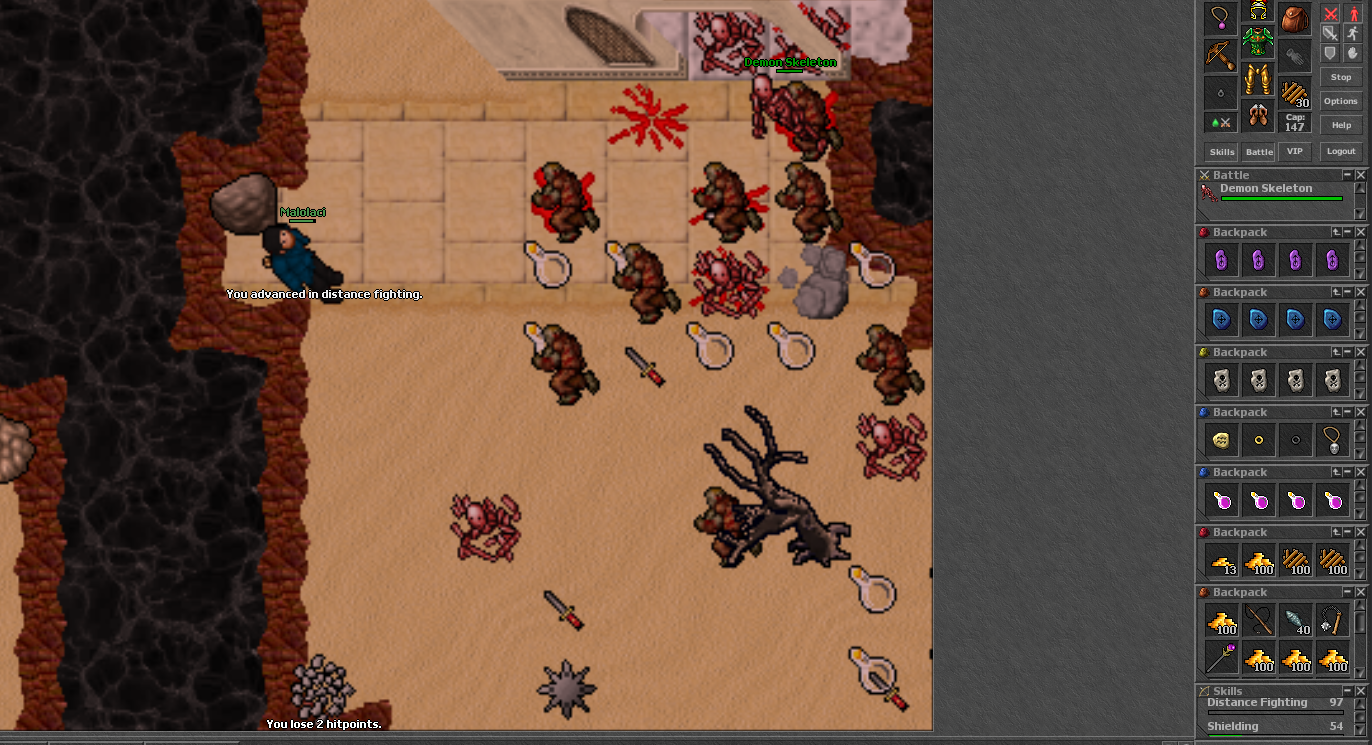Select the 30 bolts ammunition slot
The image size is (1372, 745).
coord(1295,92)
